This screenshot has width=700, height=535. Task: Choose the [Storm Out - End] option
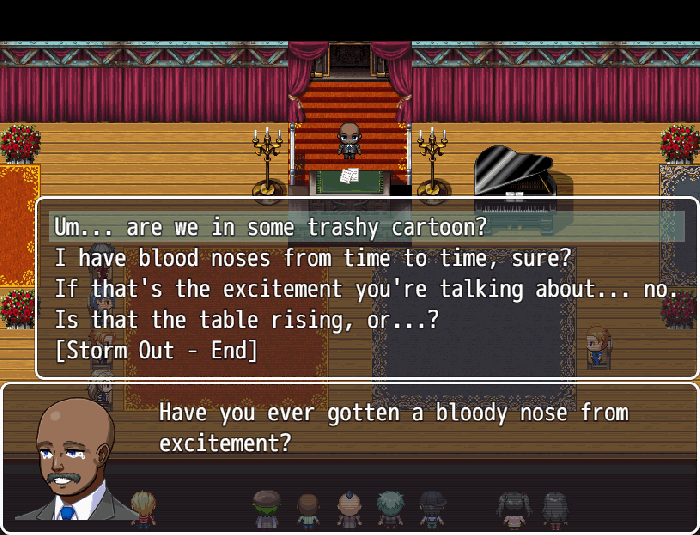tap(156, 350)
